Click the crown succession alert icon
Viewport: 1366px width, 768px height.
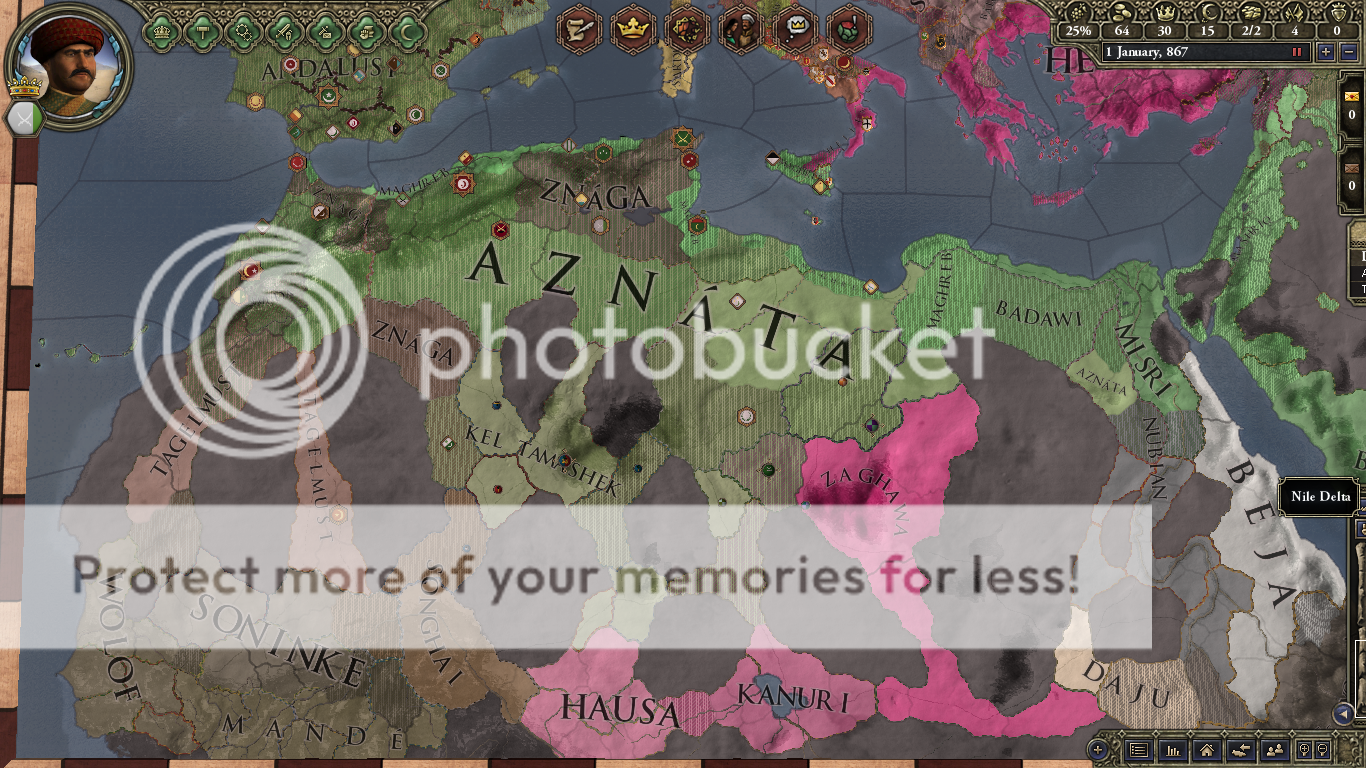coord(633,29)
